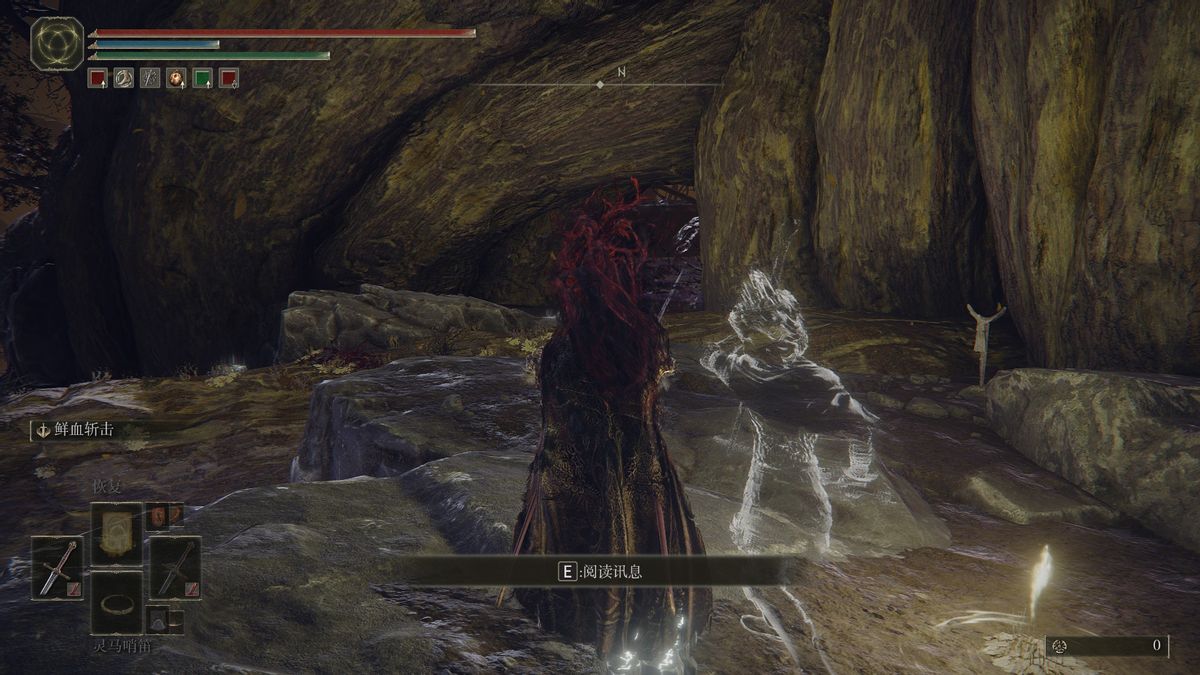Use the 灵马哨笛 whistle ring slot

click(117, 603)
